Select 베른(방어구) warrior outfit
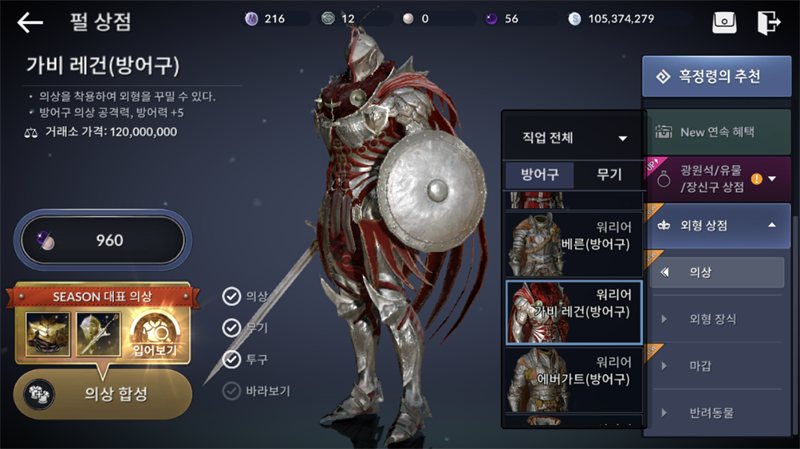This screenshot has height=449, width=800. 573,244
